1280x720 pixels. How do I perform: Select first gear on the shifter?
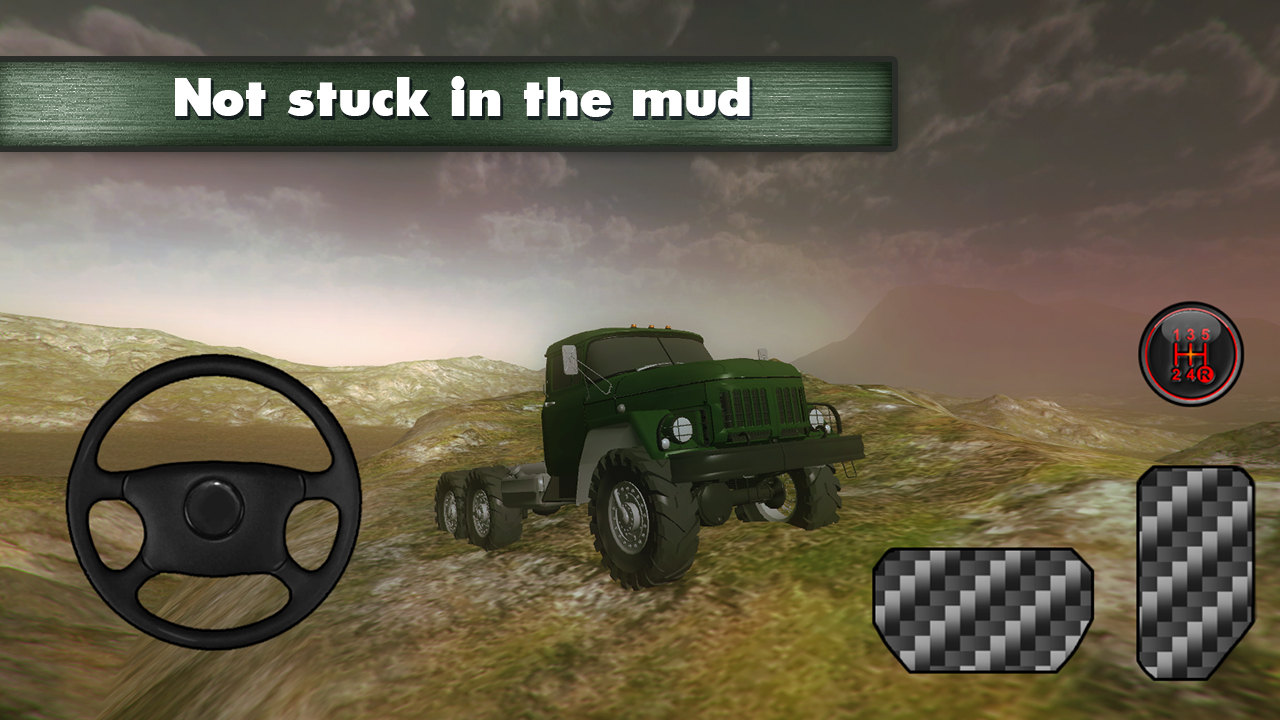tap(1177, 334)
